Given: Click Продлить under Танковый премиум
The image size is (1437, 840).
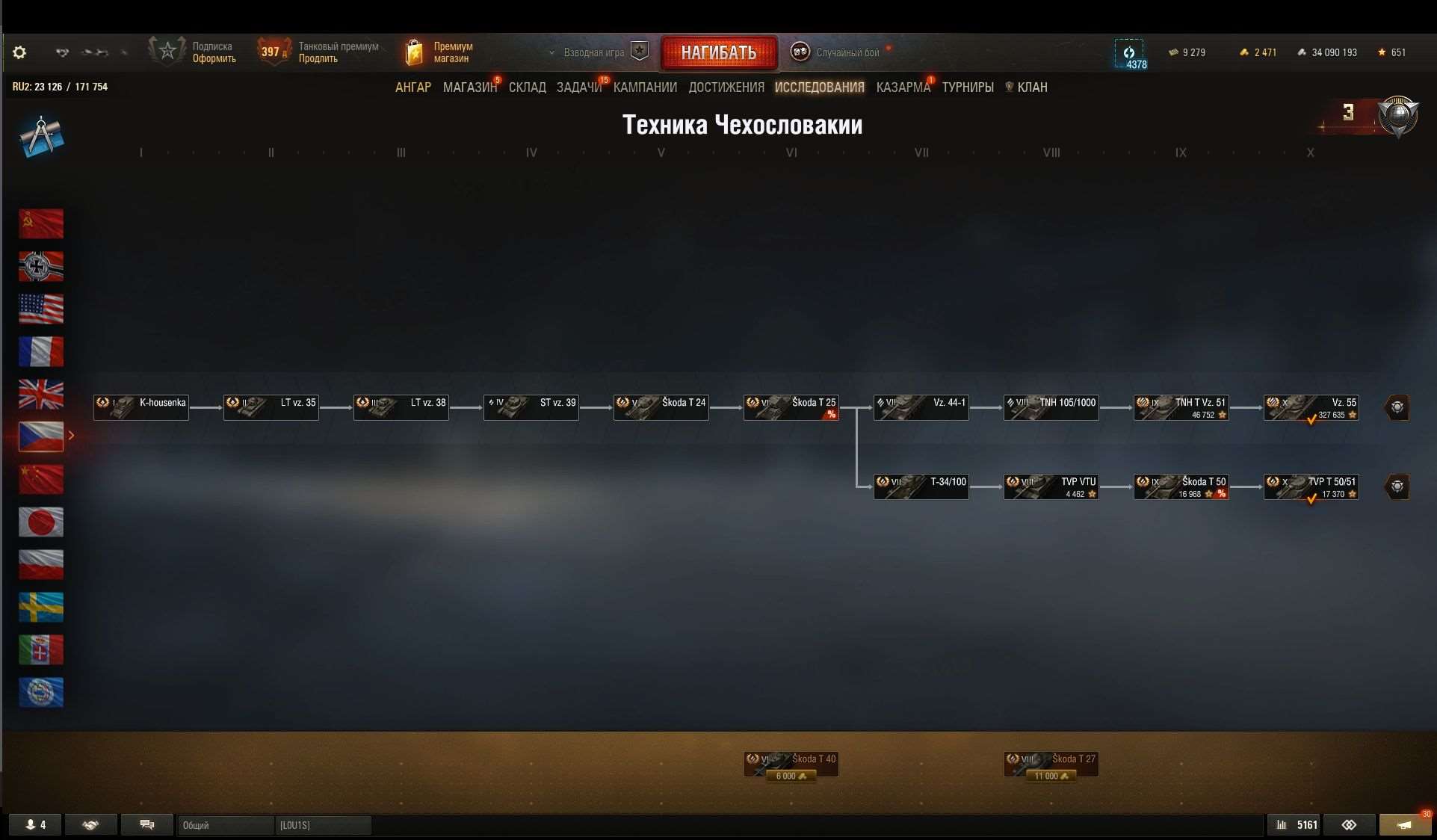Looking at the screenshot, I should (x=317, y=58).
